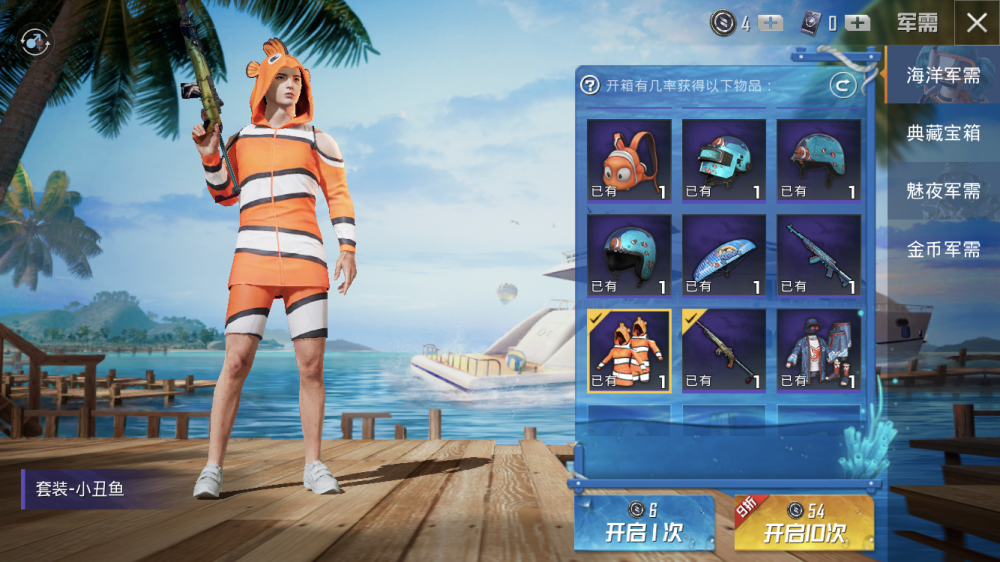Viewport: 1000px width, 562px height.
Task: Choose the blue level-3 visor helmet item
Action: (x=723, y=160)
